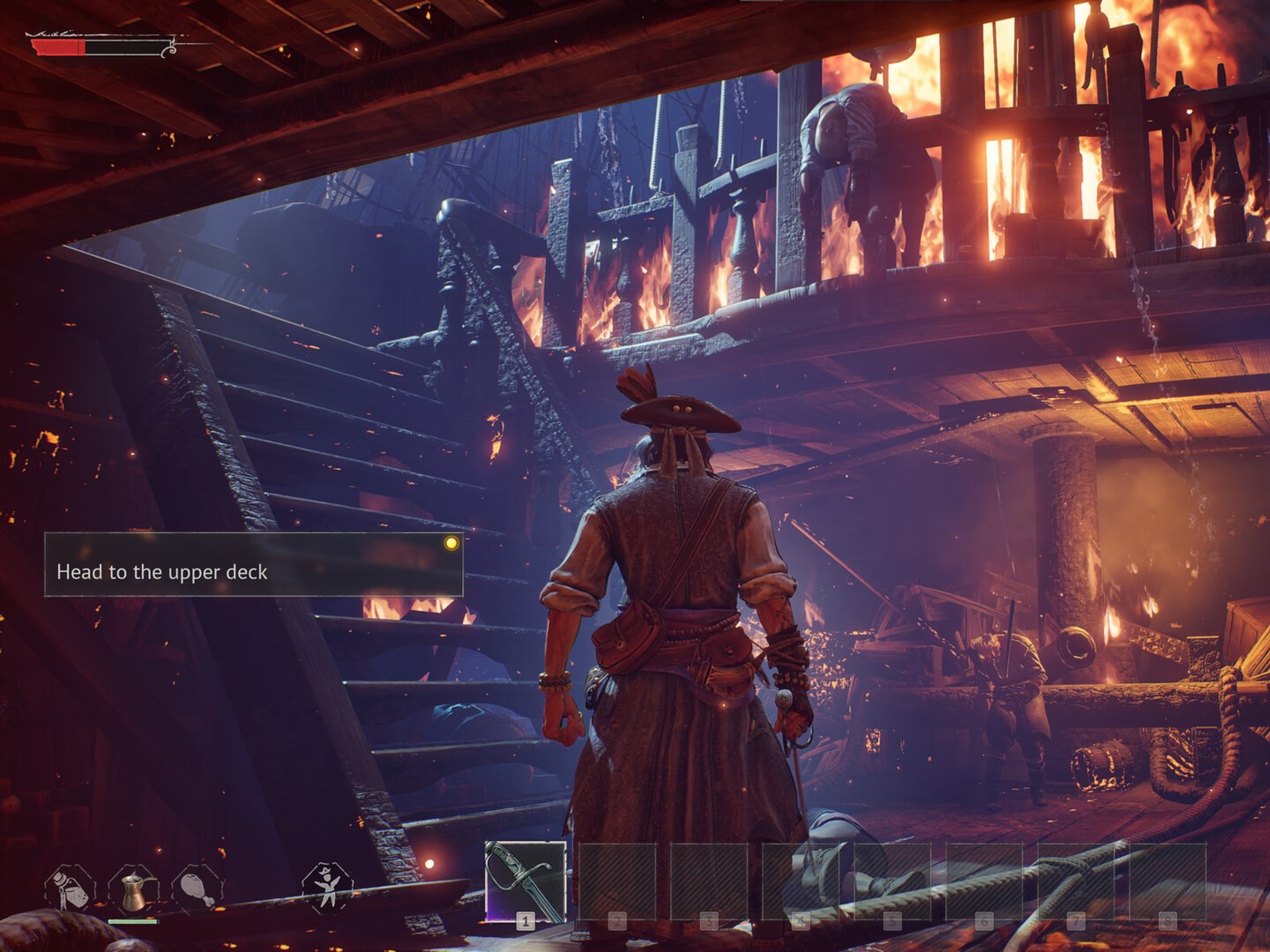Click the number 1 label under the sword
Image resolution: width=1270 pixels, height=952 pixels.
tap(525, 921)
